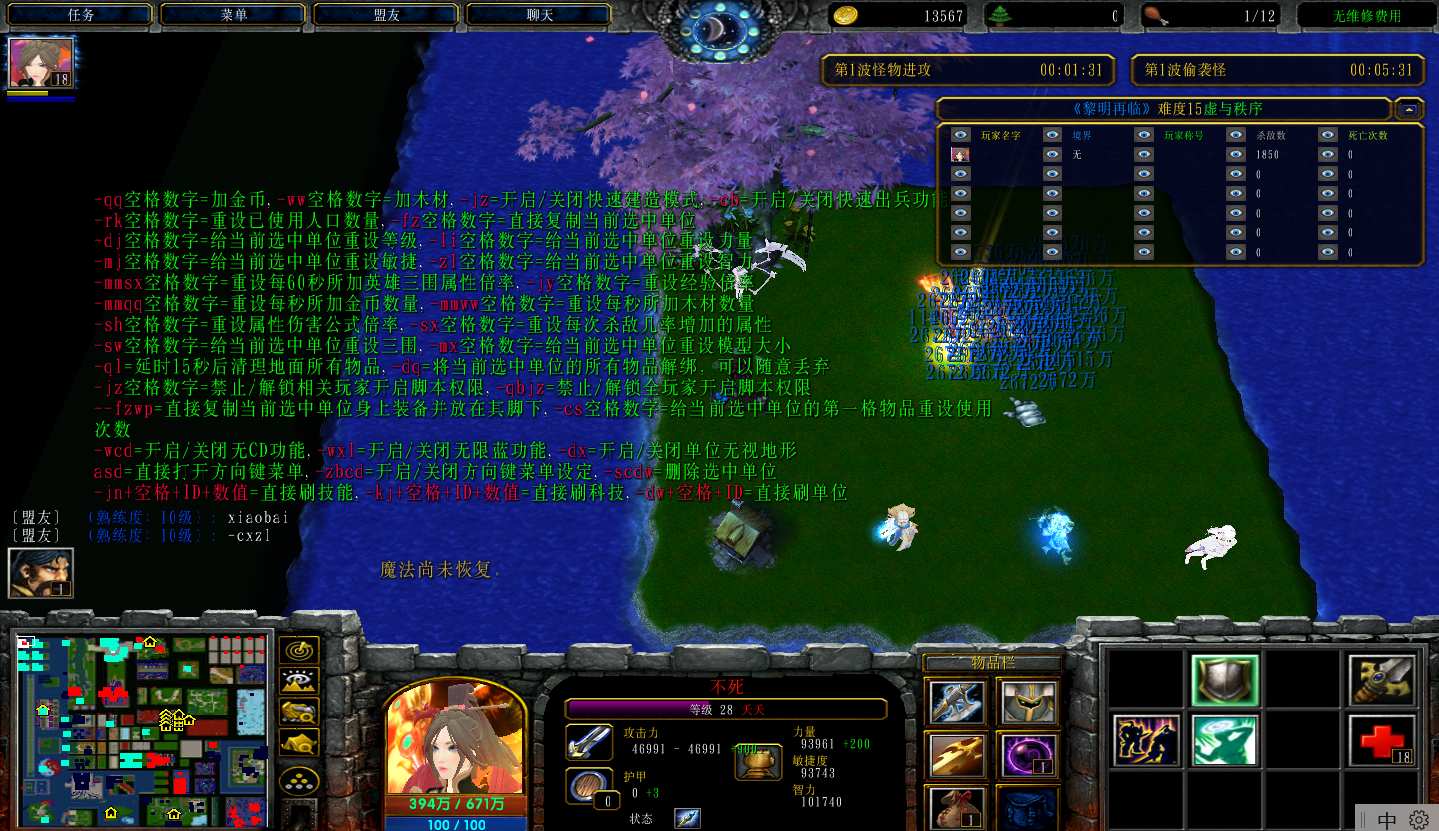Cast the green whirlwind figure ability
The image size is (1439, 831).
click(1223, 741)
